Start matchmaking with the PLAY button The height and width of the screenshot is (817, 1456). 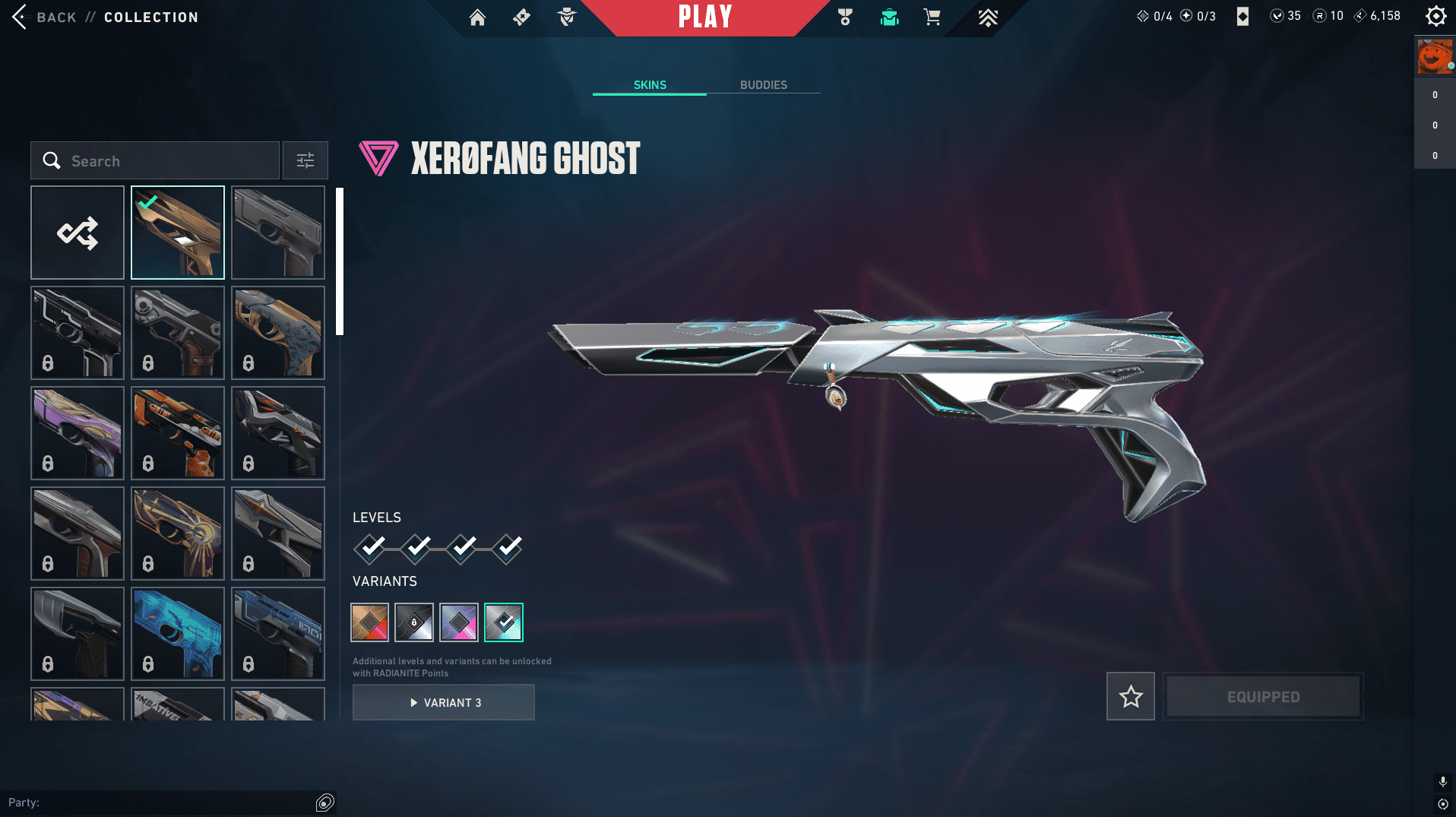coord(705,17)
